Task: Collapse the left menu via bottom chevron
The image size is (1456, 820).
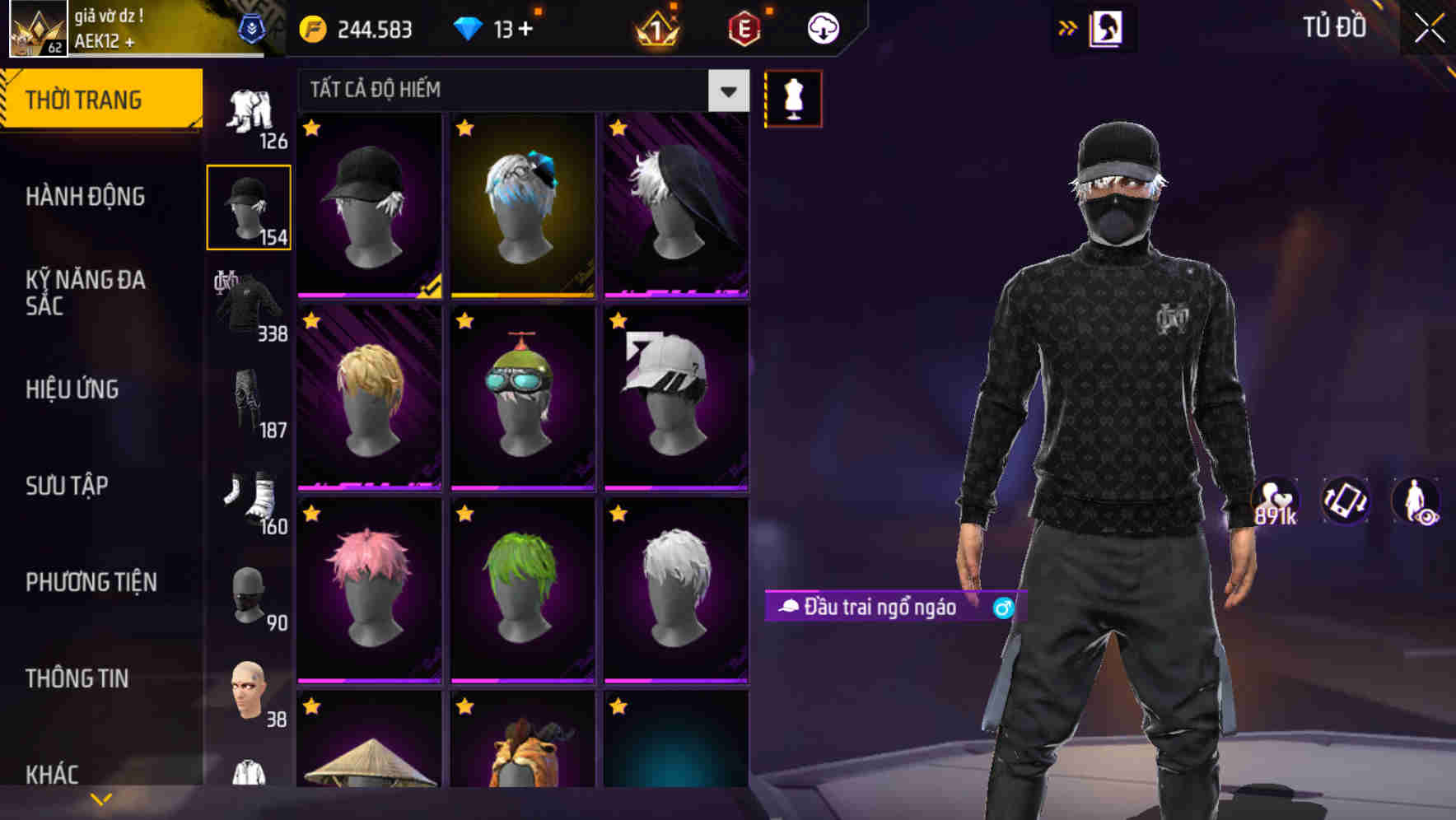Action: coord(100,797)
